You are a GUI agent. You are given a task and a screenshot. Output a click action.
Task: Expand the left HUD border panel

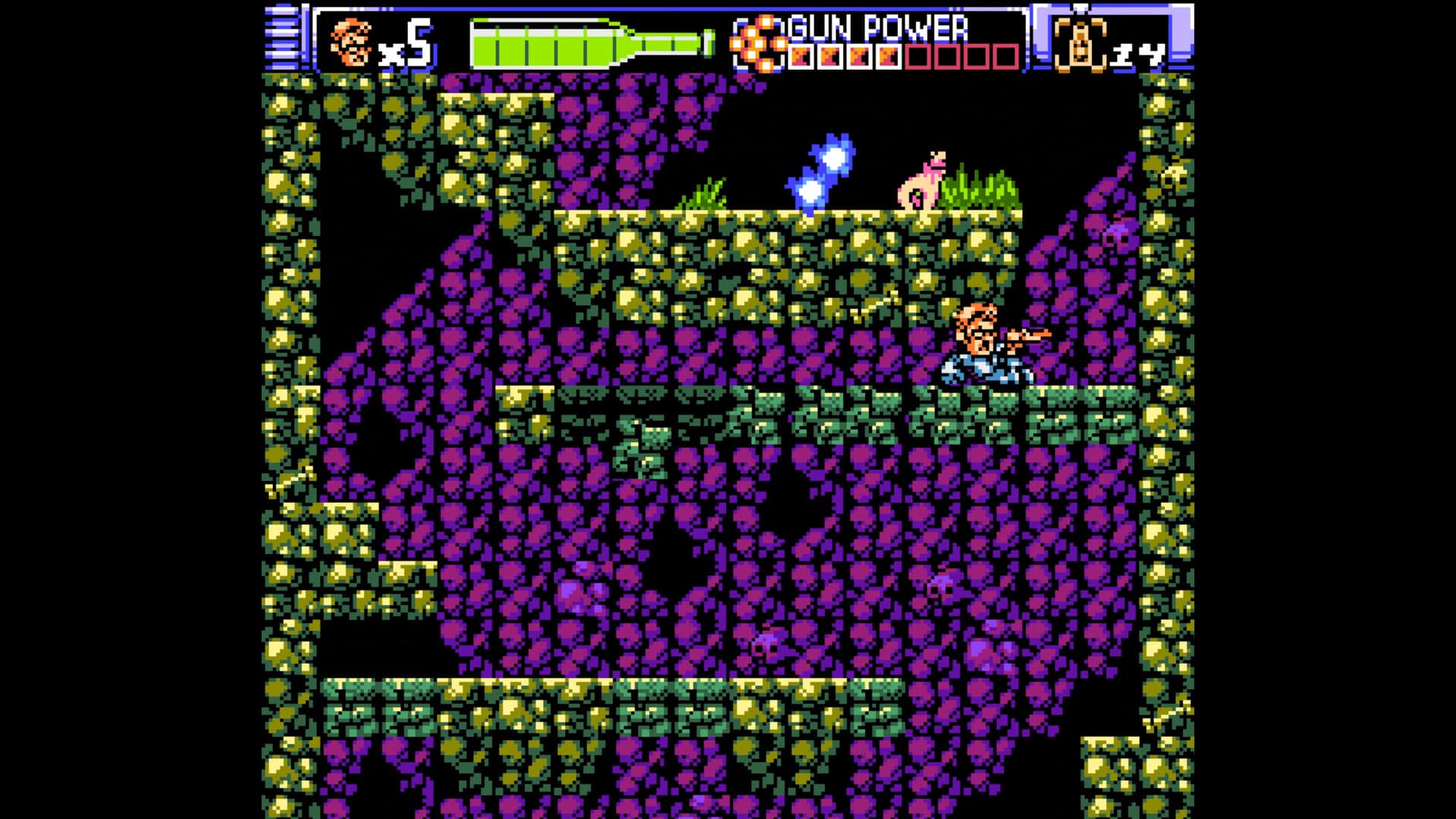pyautogui.click(x=282, y=38)
